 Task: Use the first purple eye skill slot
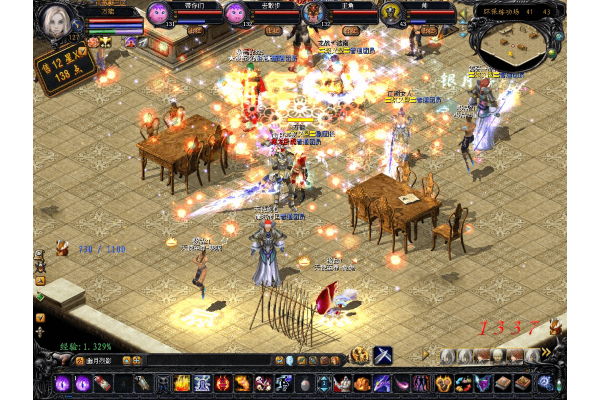click(60, 383)
